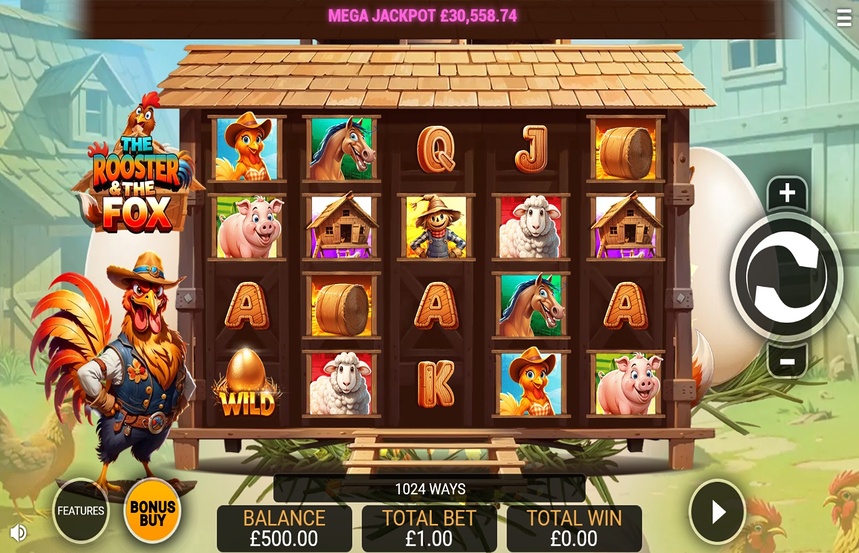The image size is (859, 553).
Task: Increase the bet with the plus button
Action: (787, 194)
